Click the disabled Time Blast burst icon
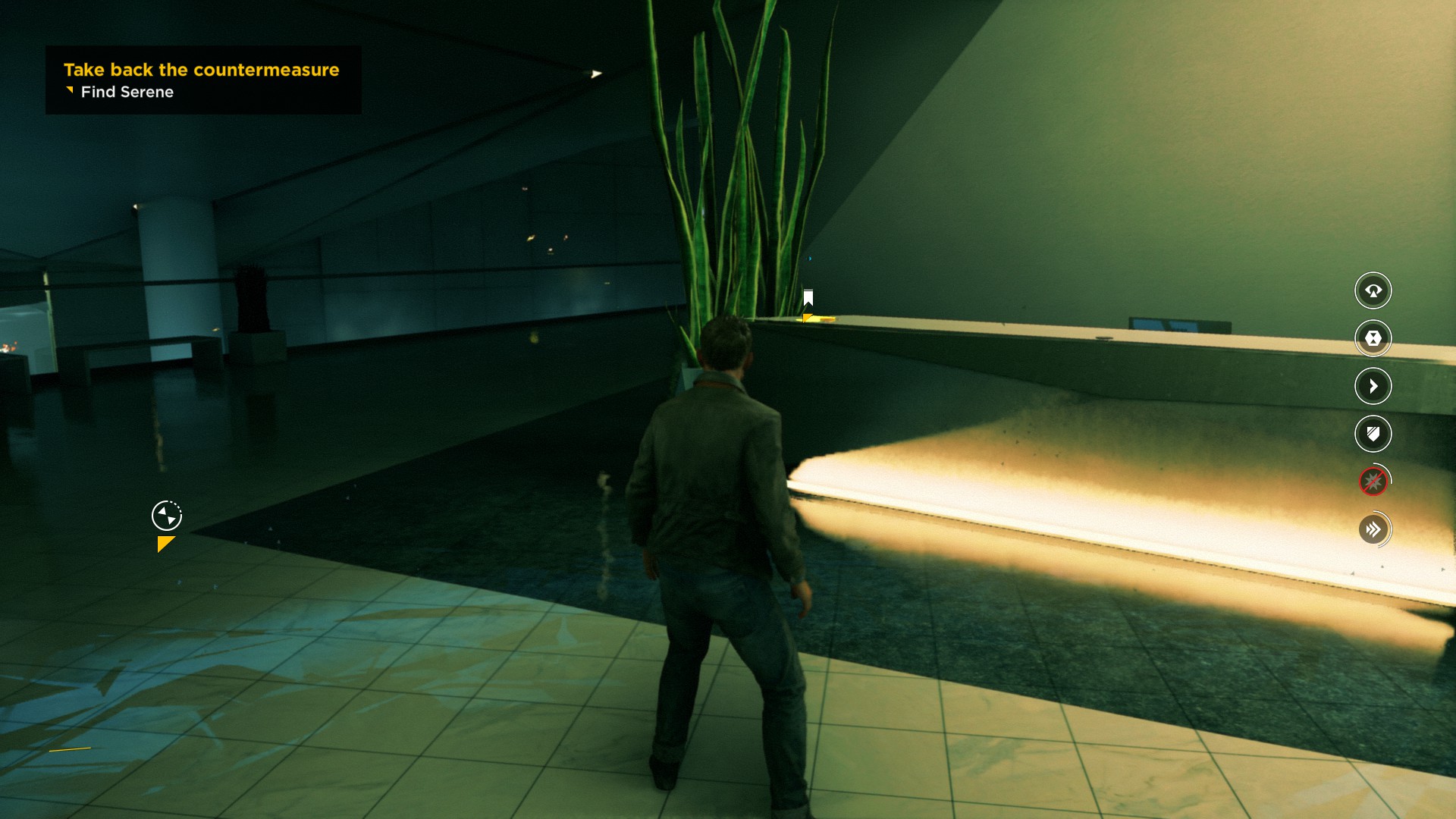The height and width of the screenshot is (819, 1456). coord(1373,482)
